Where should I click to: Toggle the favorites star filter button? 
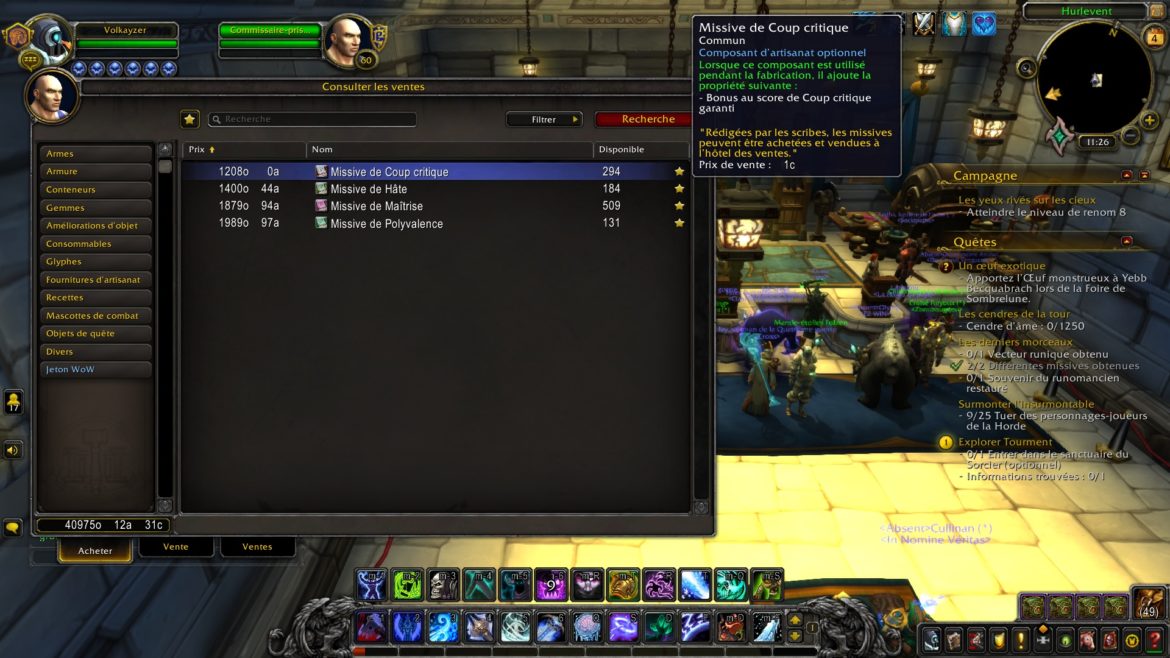[190, 119]
